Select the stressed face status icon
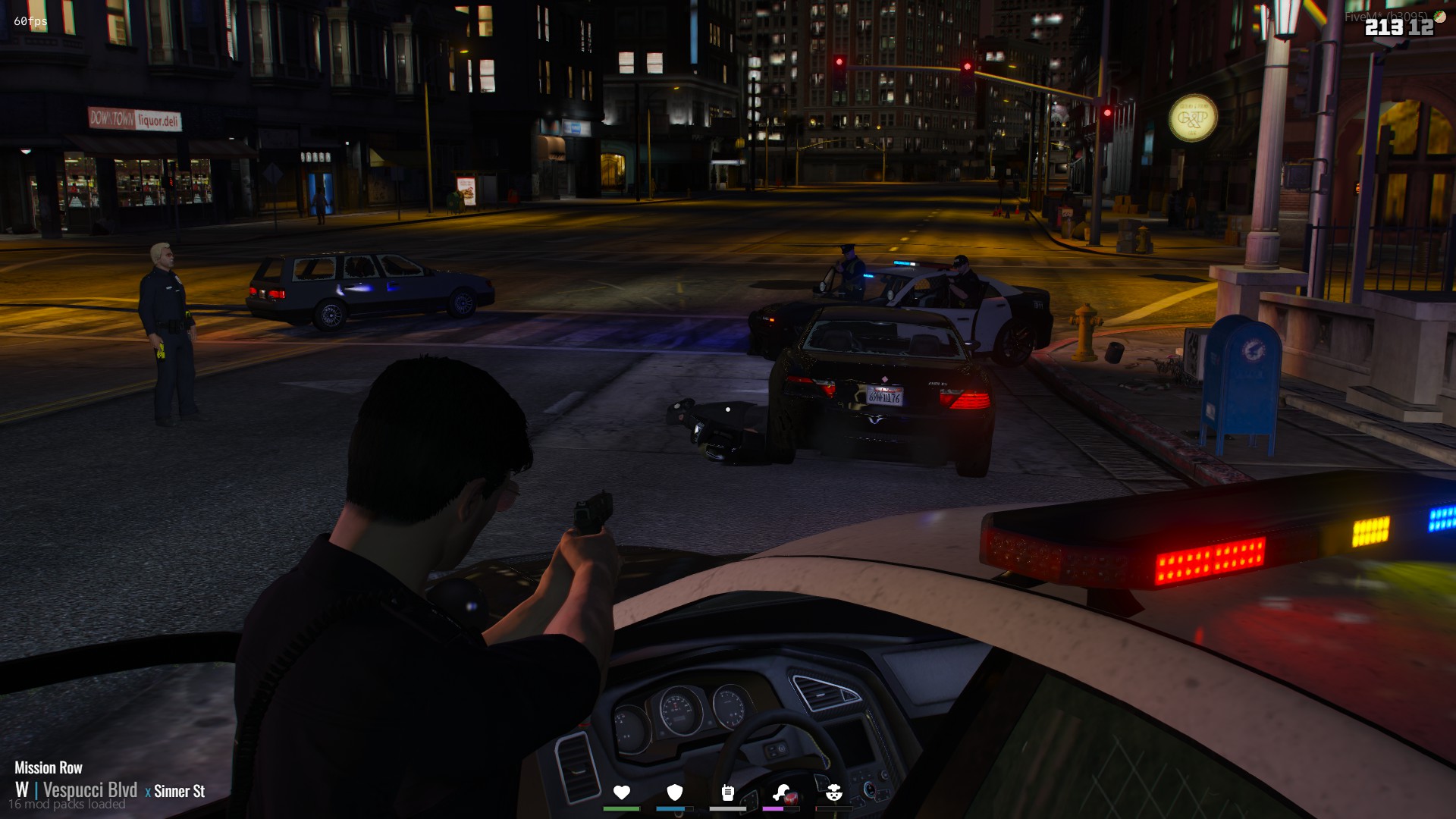The image size is (1456, 819). click(x=833, y=793)
